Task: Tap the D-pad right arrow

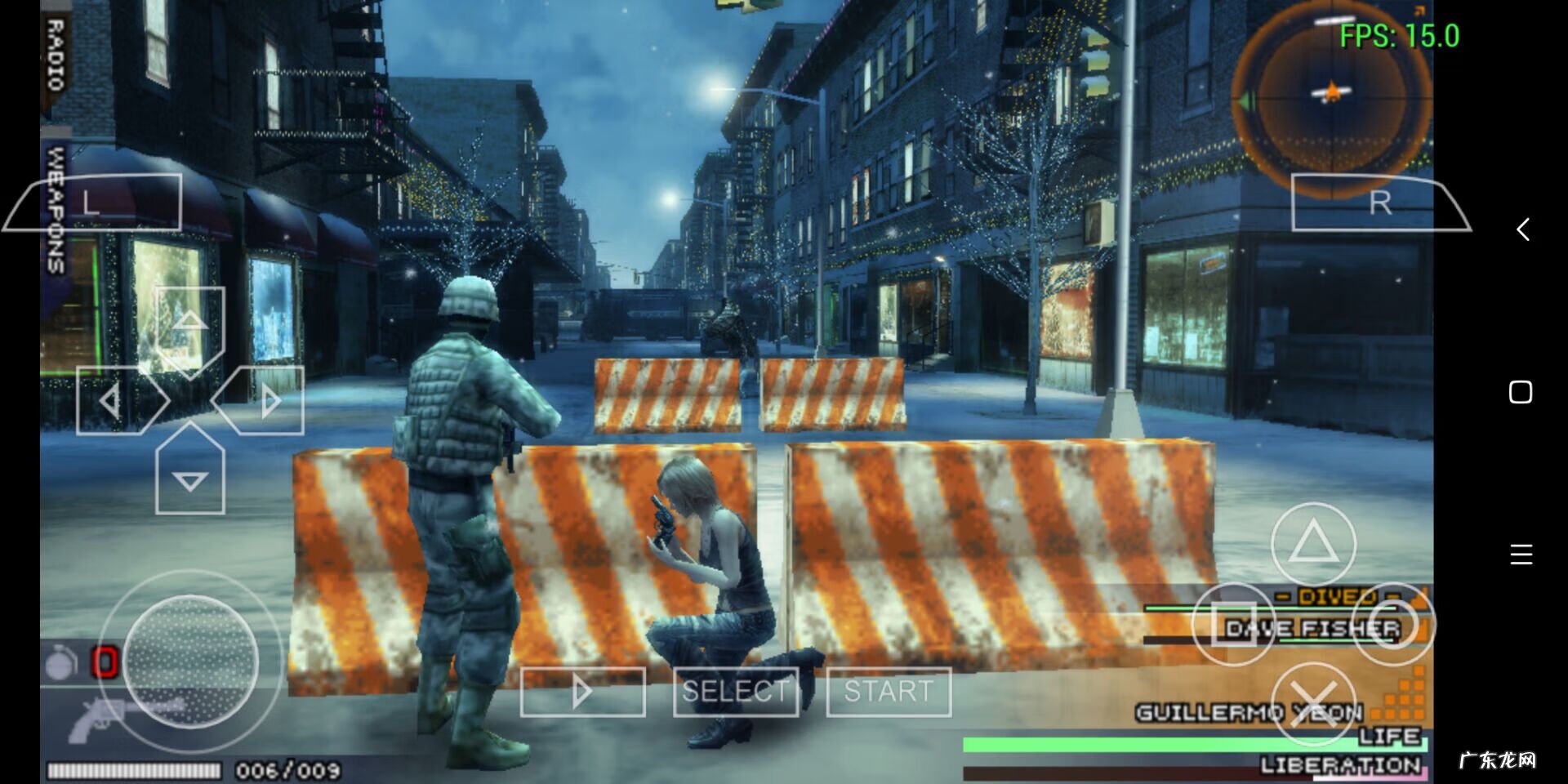Action: point(268,400)
